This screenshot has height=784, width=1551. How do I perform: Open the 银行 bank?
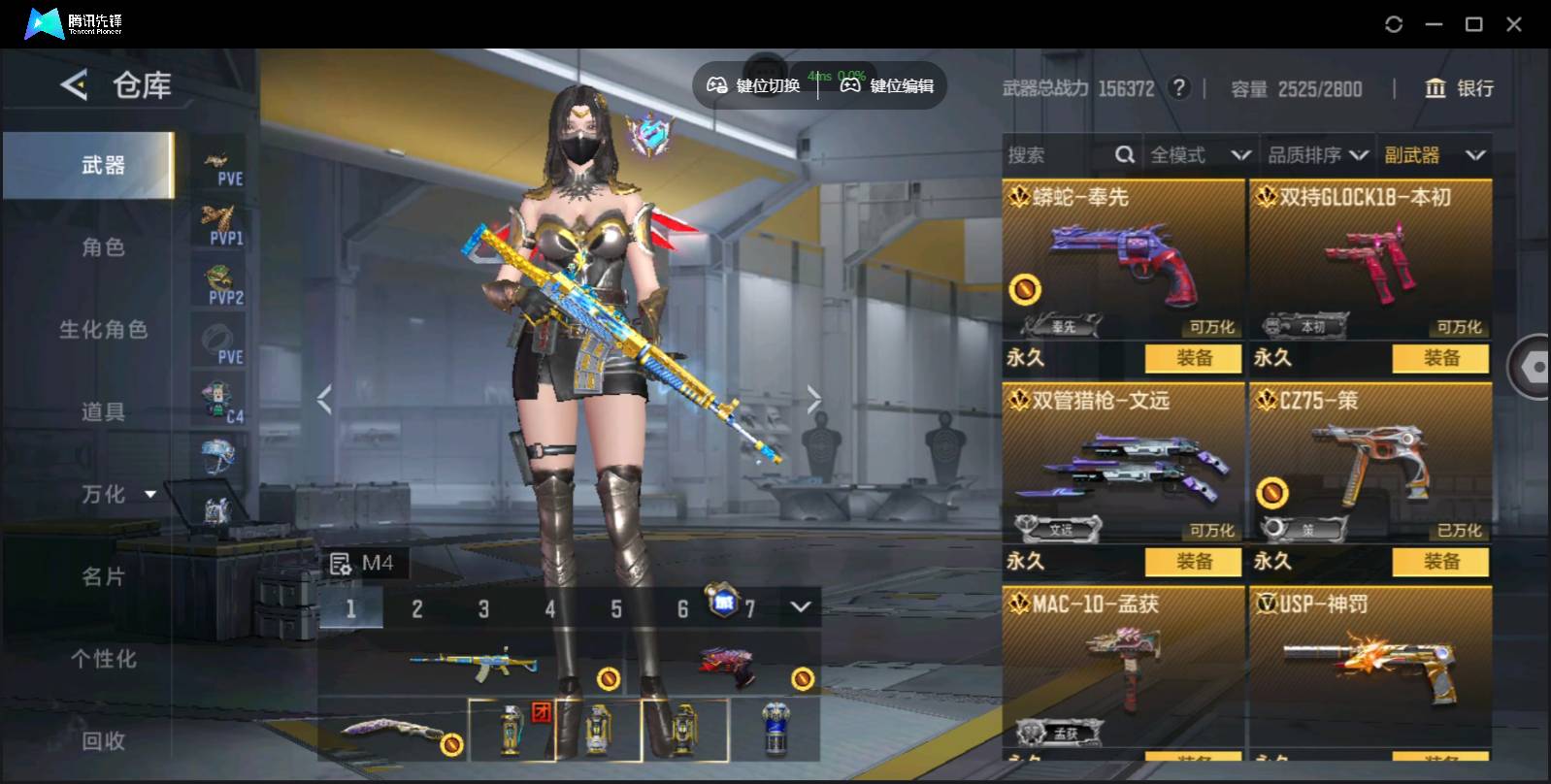click(x=1459, y=88)
